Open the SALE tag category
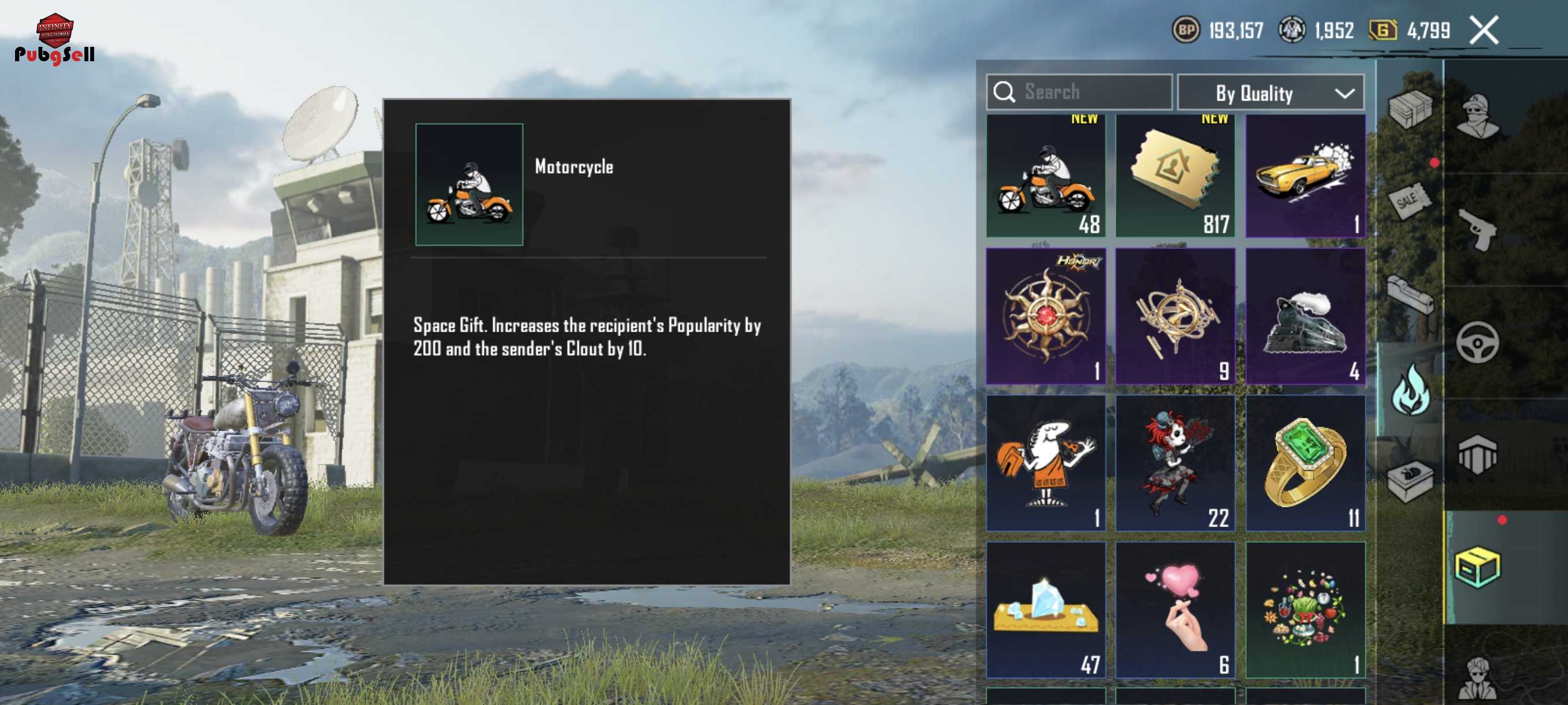Viewport: 1568px width, 705px height. (x=1410, y=200)
